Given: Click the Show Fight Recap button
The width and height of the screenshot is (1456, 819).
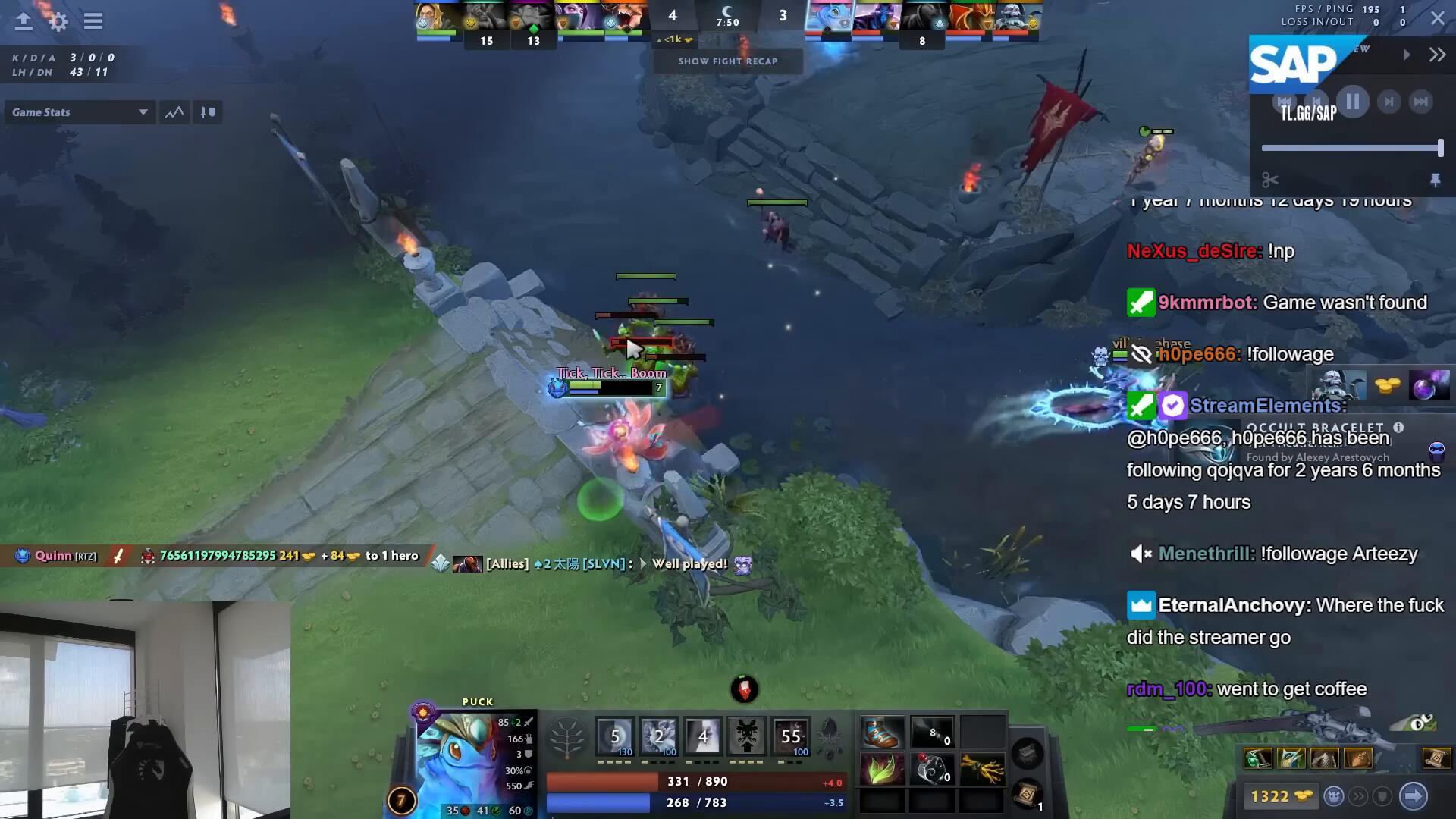Looking at the screenshot, I should (728, 61).
